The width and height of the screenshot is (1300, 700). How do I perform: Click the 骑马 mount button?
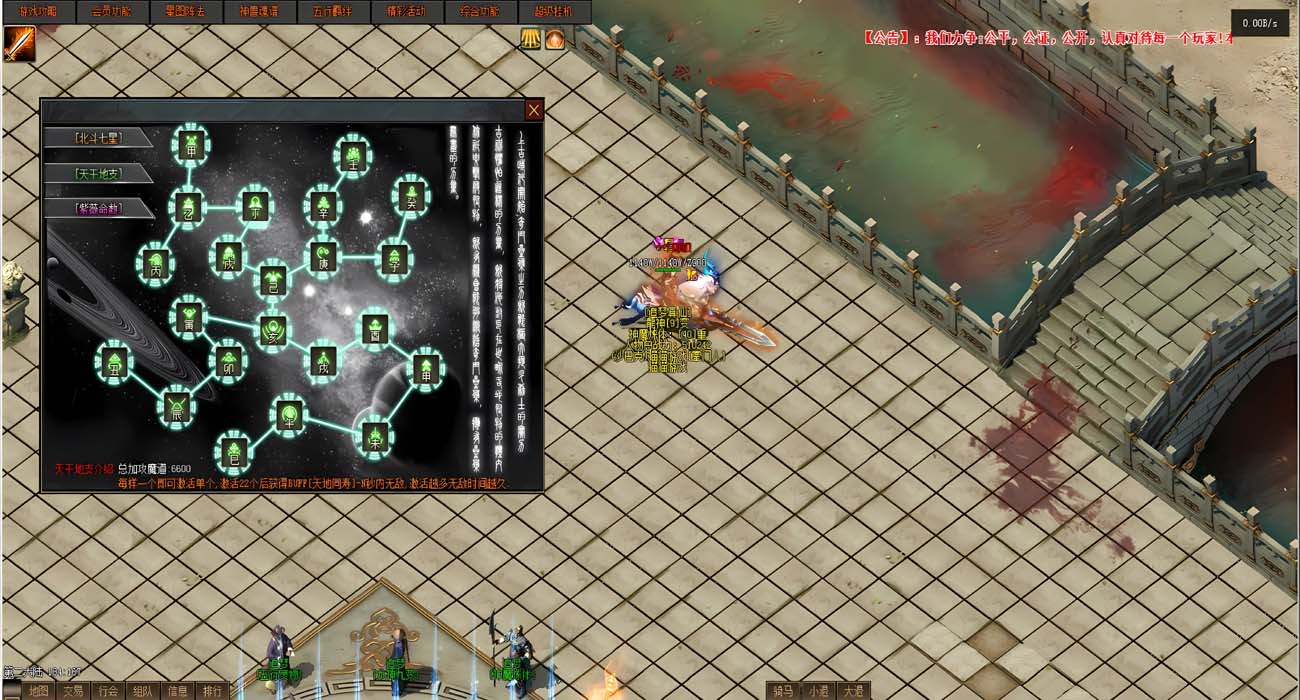click(785, 691)
